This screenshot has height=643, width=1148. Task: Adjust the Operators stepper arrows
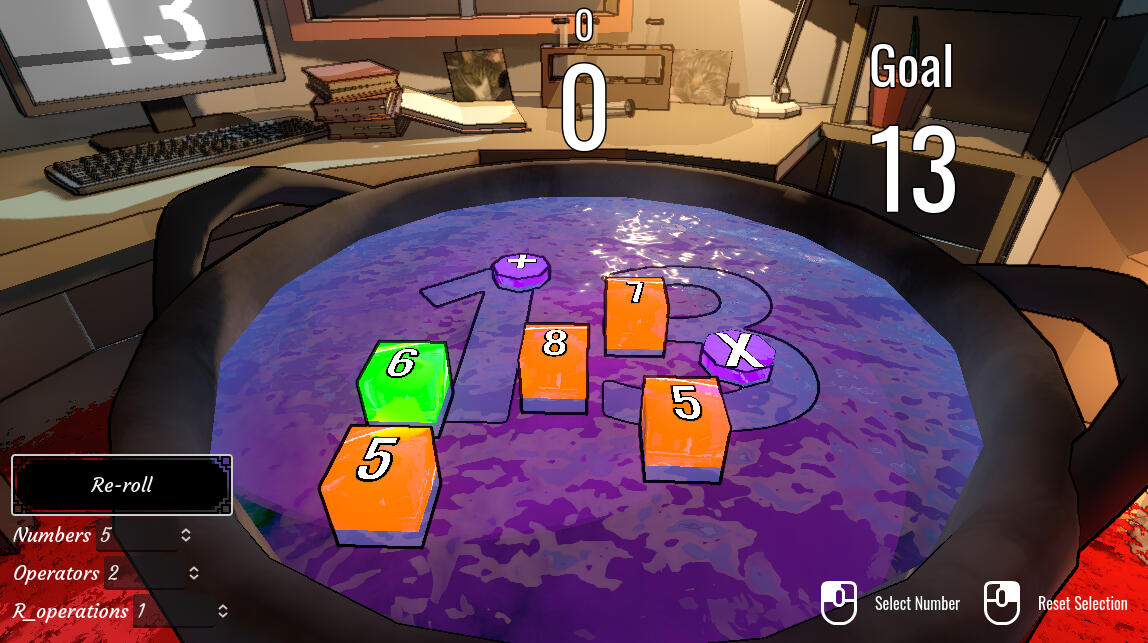click(x=194, y=574)
